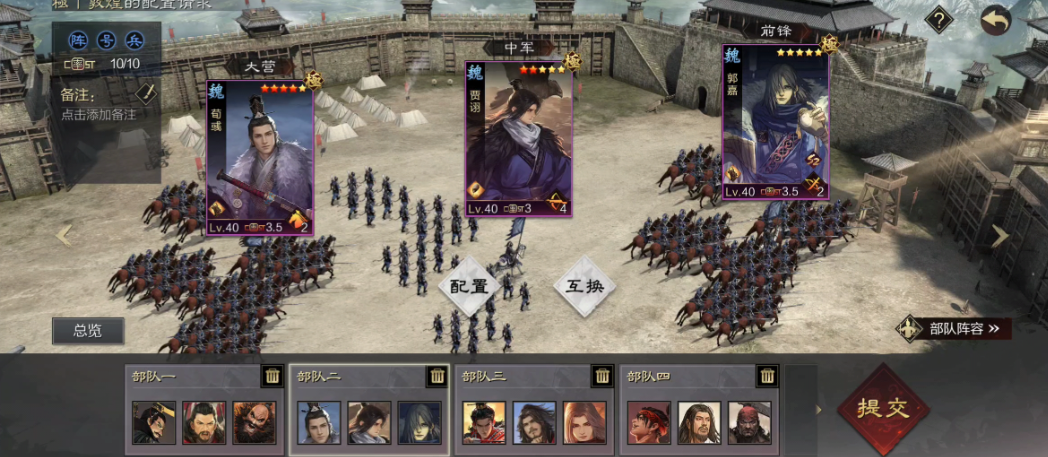Submit the formation with the red 提交 button
This screenshot has width=1048, height=457.
tap(882, 408)
